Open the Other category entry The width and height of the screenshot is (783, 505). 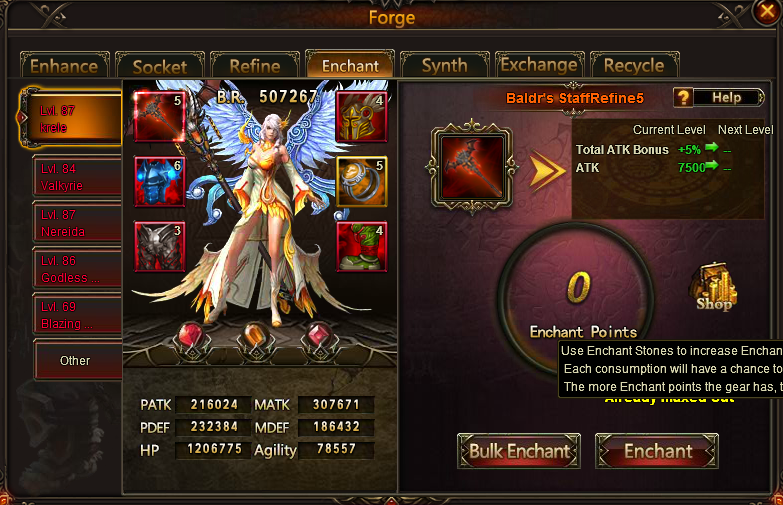pos(76,360)
